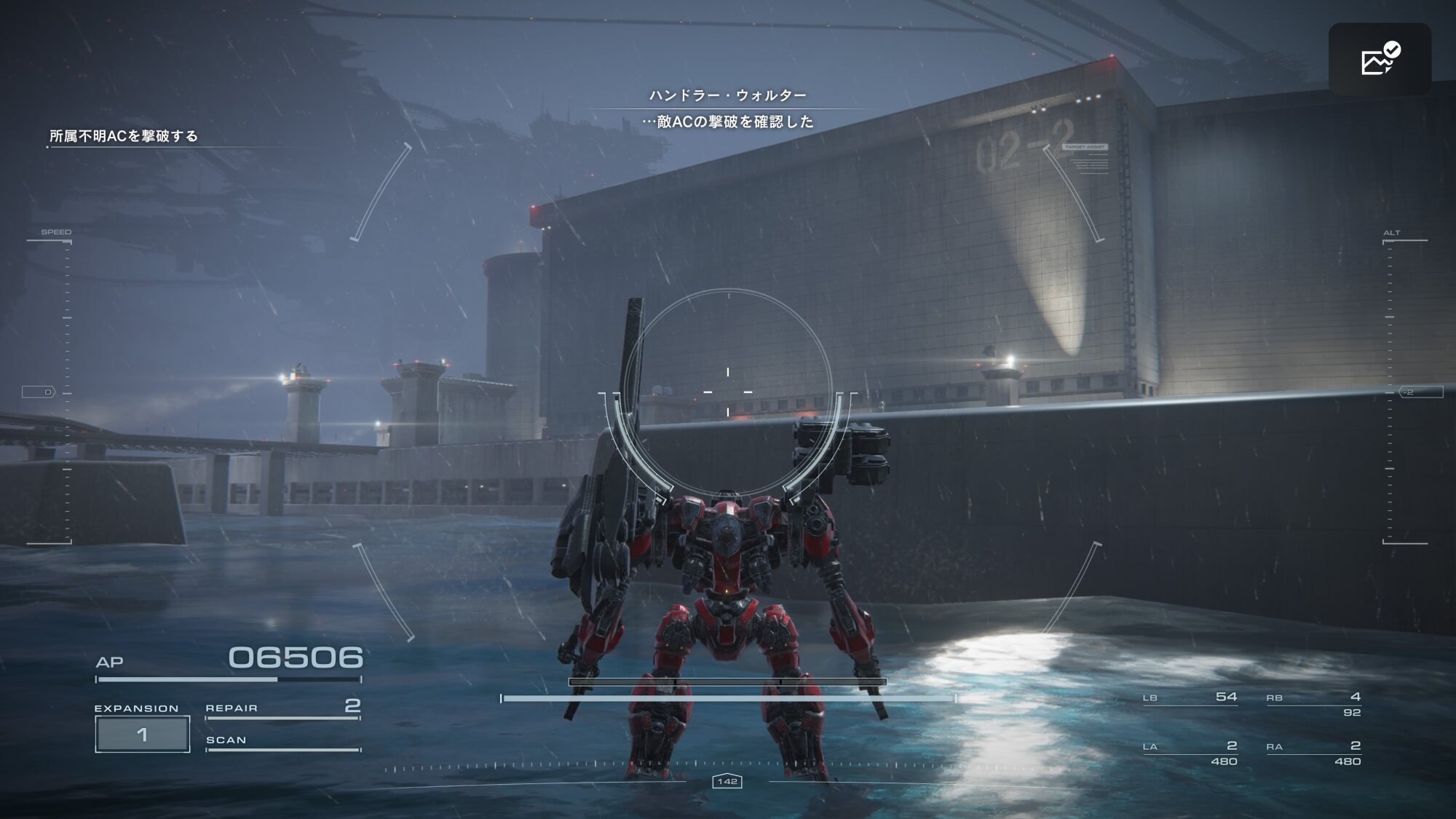The height and width of the screenshot is (819, 1456).
Task: Activate the Expansion slot box
Action: [143, 734]
